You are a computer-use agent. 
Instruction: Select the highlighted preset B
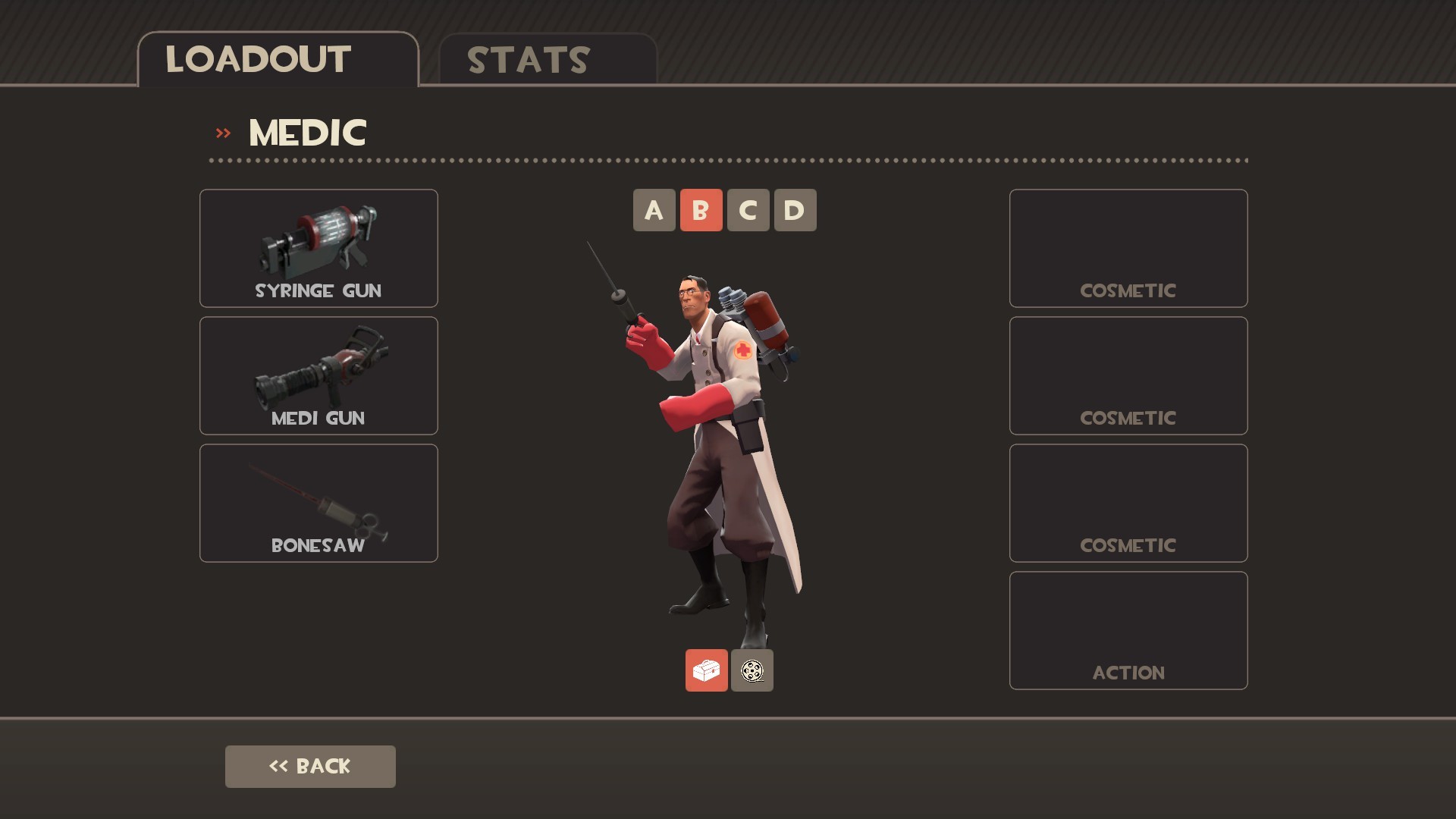pos(701,210)
